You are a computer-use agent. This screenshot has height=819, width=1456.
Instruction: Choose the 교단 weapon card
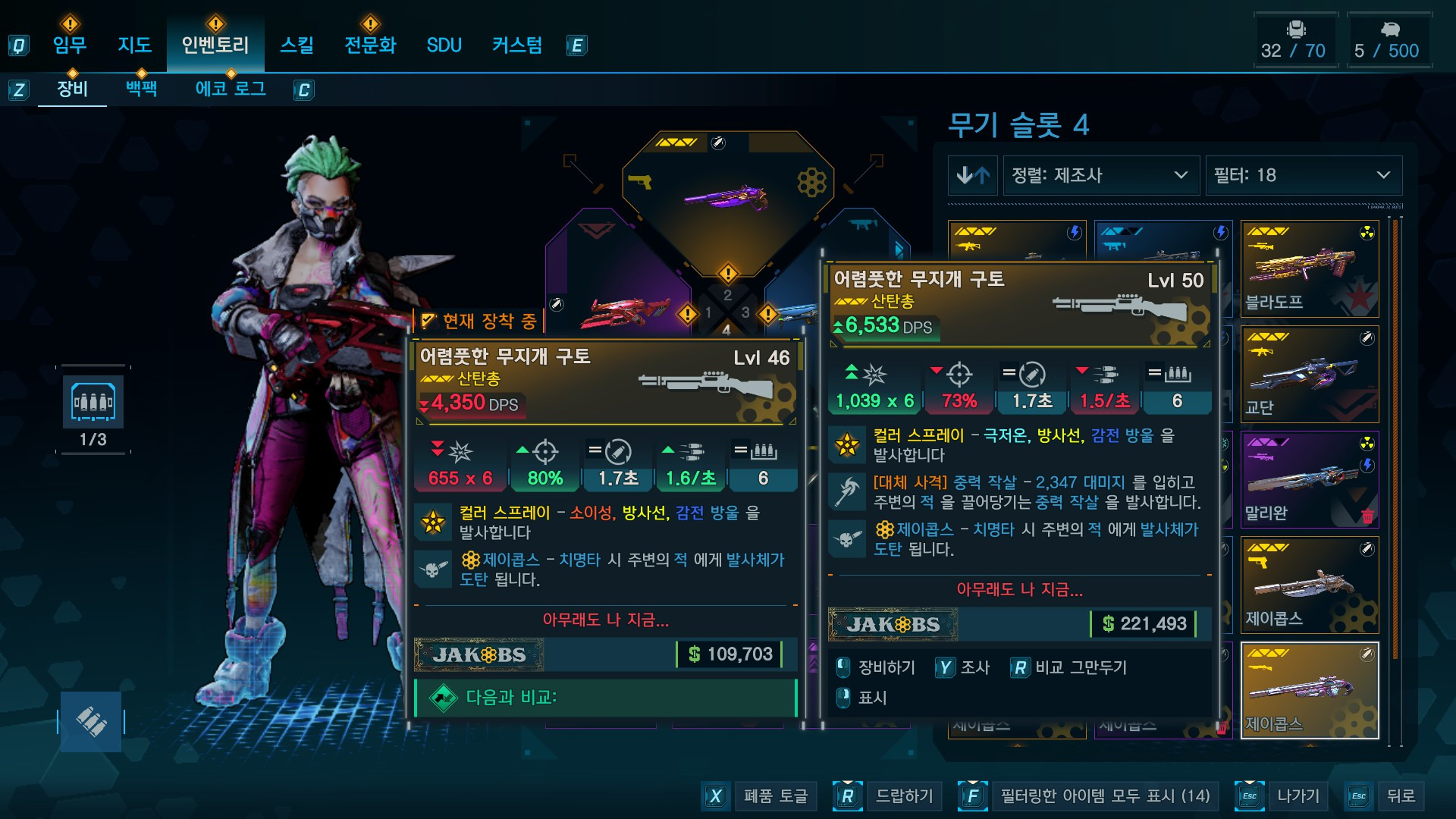tap(1309, 374)
